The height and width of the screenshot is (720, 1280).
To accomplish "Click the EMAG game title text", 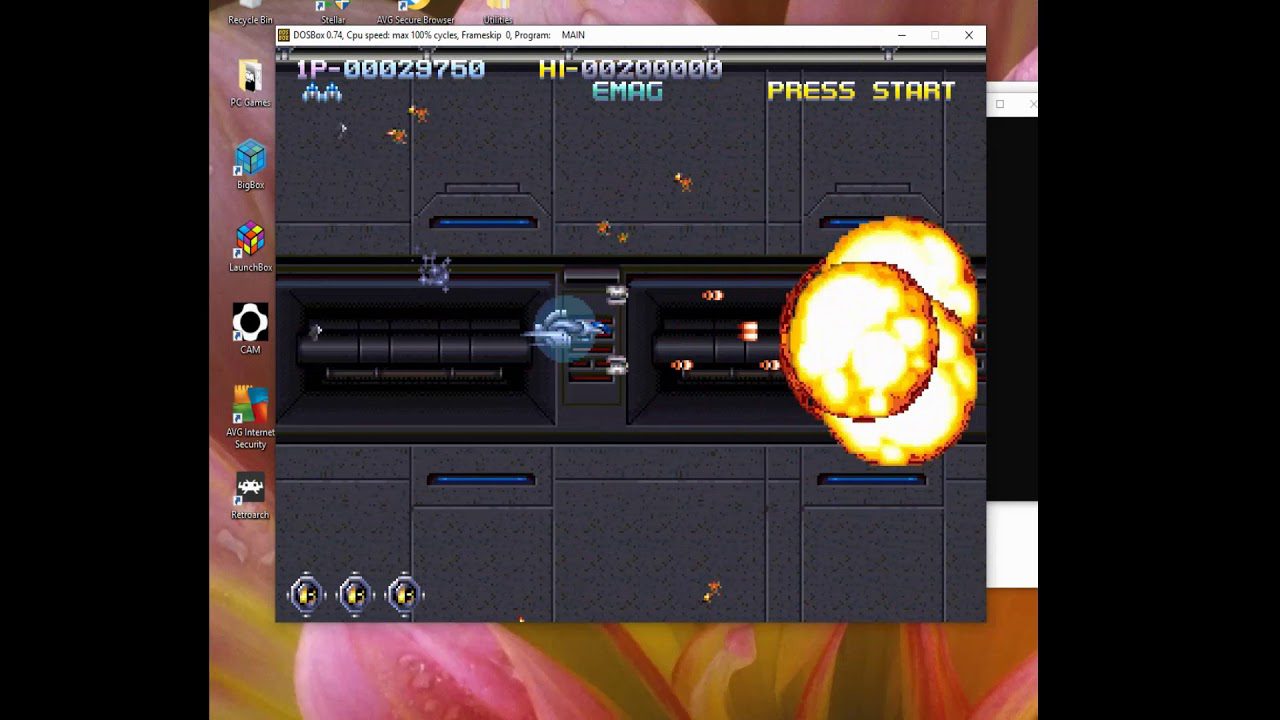I will click(x=627, y=91).
